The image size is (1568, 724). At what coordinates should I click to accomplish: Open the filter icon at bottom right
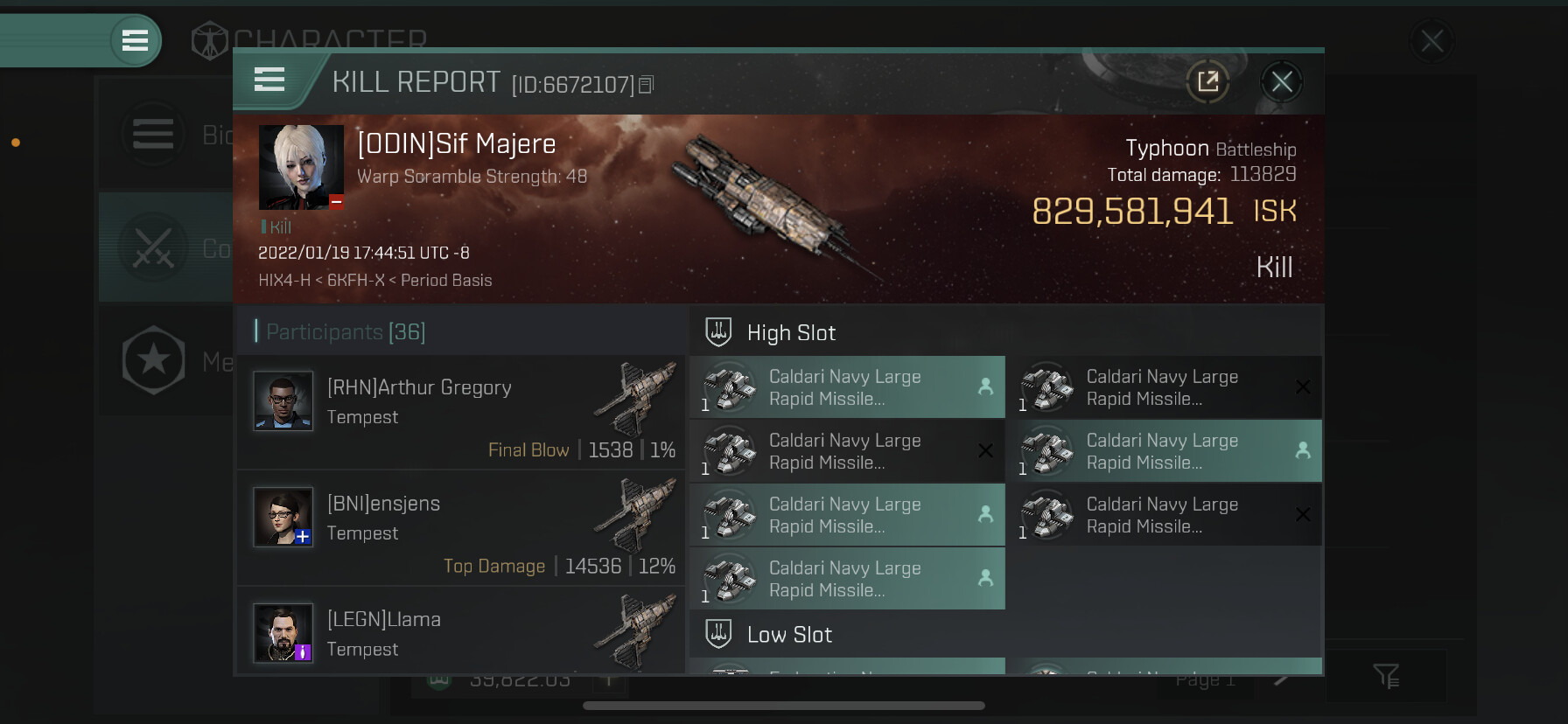1386,675
